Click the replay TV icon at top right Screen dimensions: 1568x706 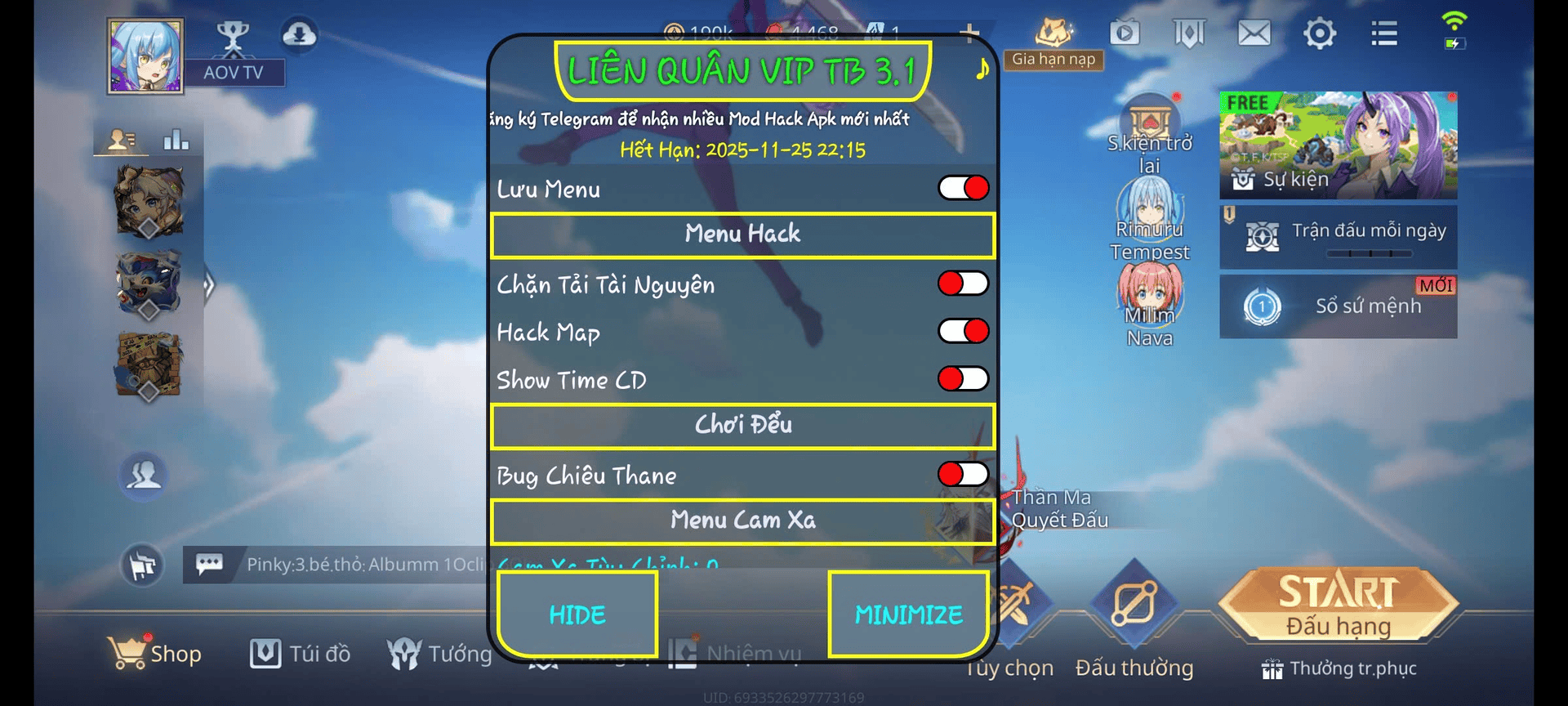click(x=1124, y=33)
